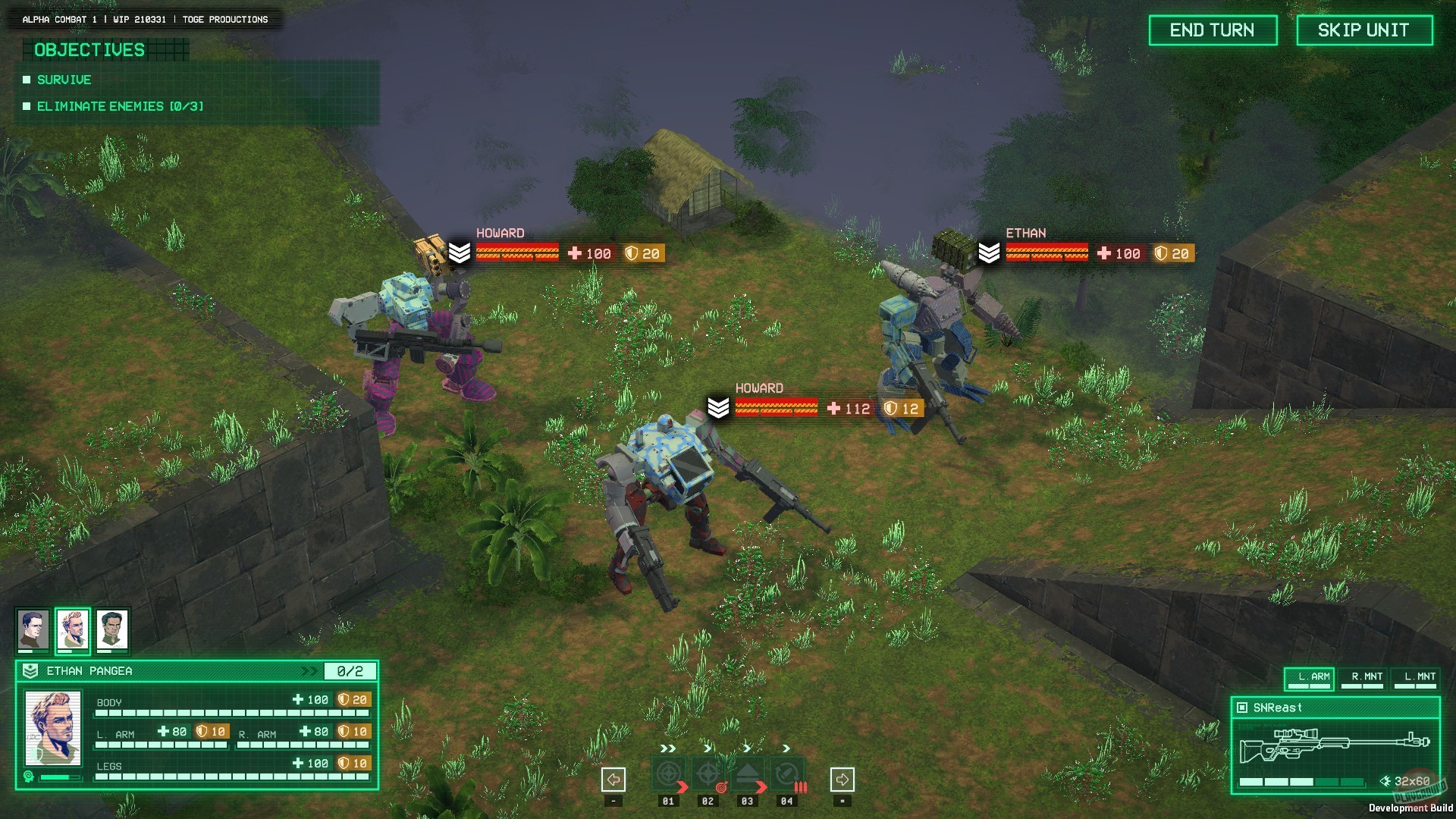
Task: Skip the active unit
Action: tap(1363, 30)
